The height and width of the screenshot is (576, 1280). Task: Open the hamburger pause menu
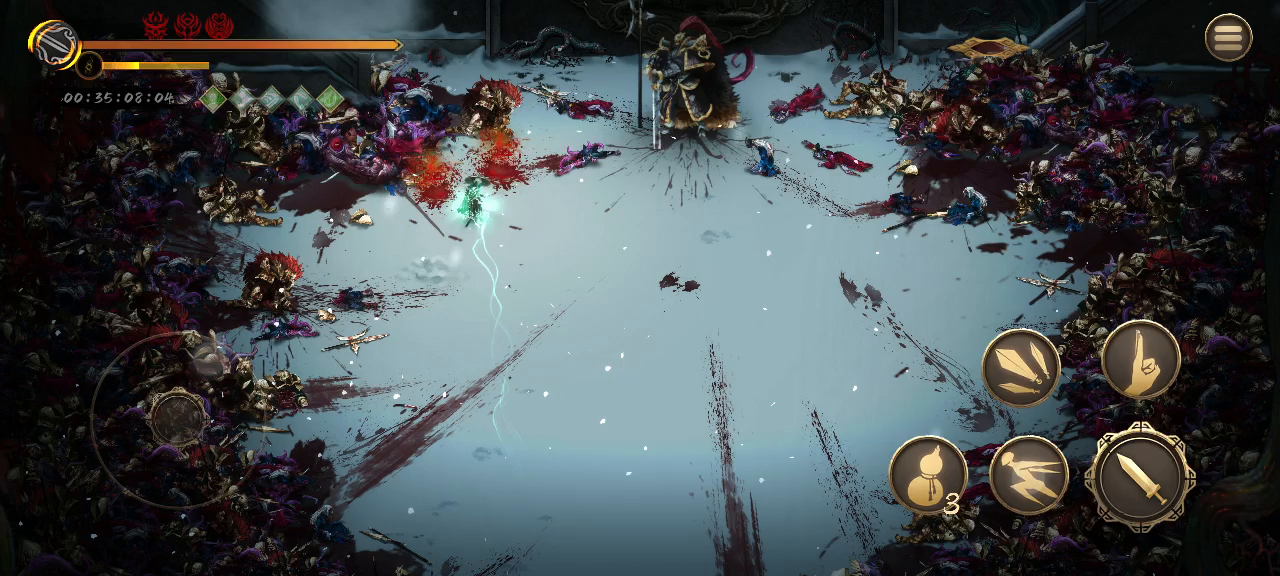(x=1228, y=38)
